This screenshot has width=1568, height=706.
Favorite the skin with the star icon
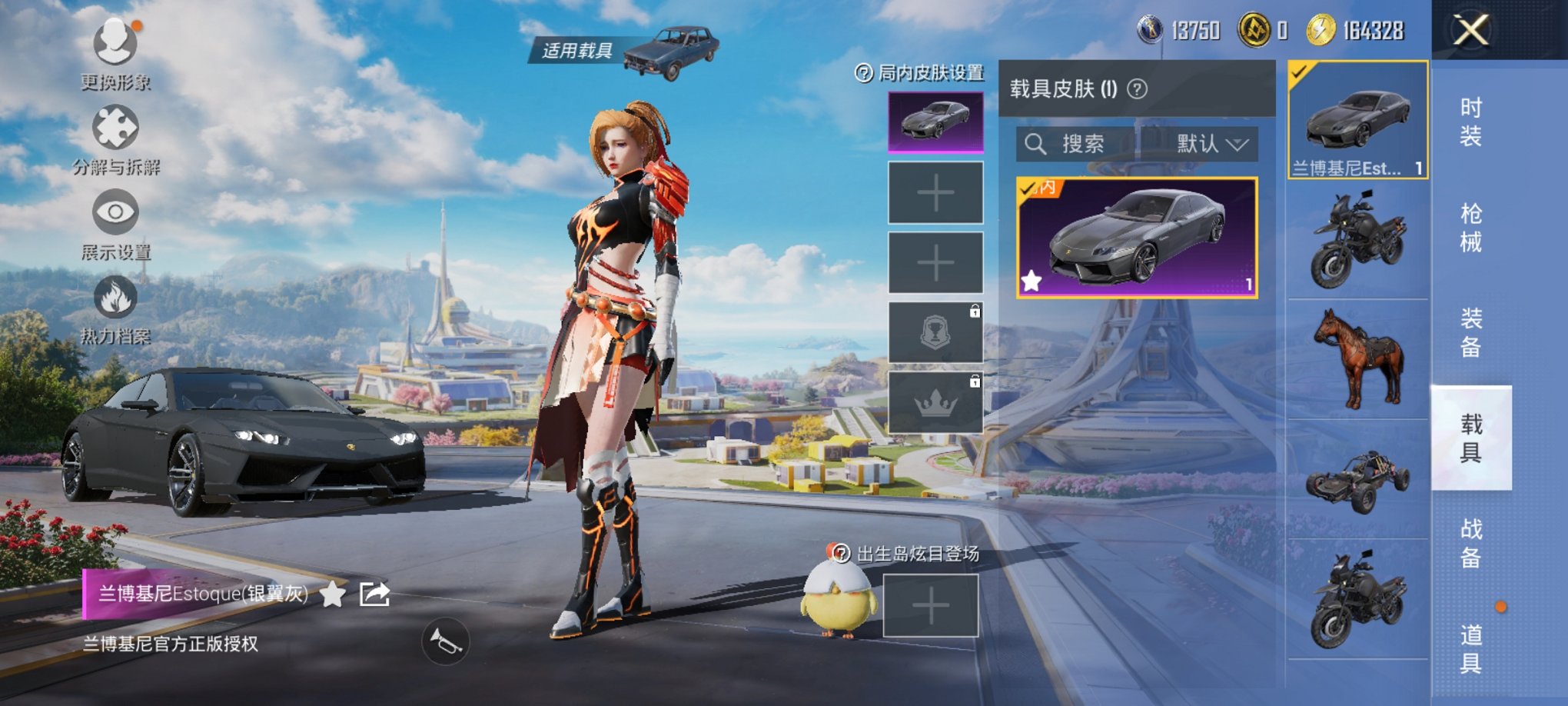tap(332, 594)
